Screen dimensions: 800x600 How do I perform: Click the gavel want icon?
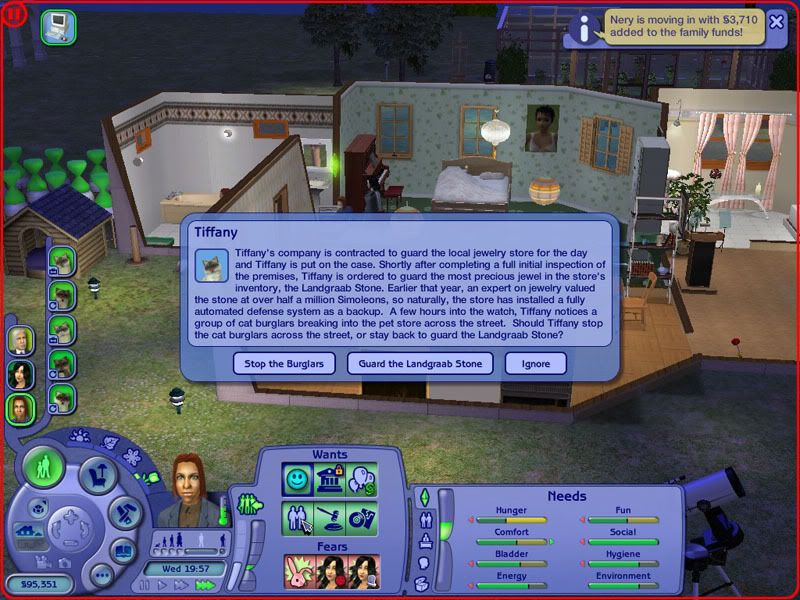point(329,518)
